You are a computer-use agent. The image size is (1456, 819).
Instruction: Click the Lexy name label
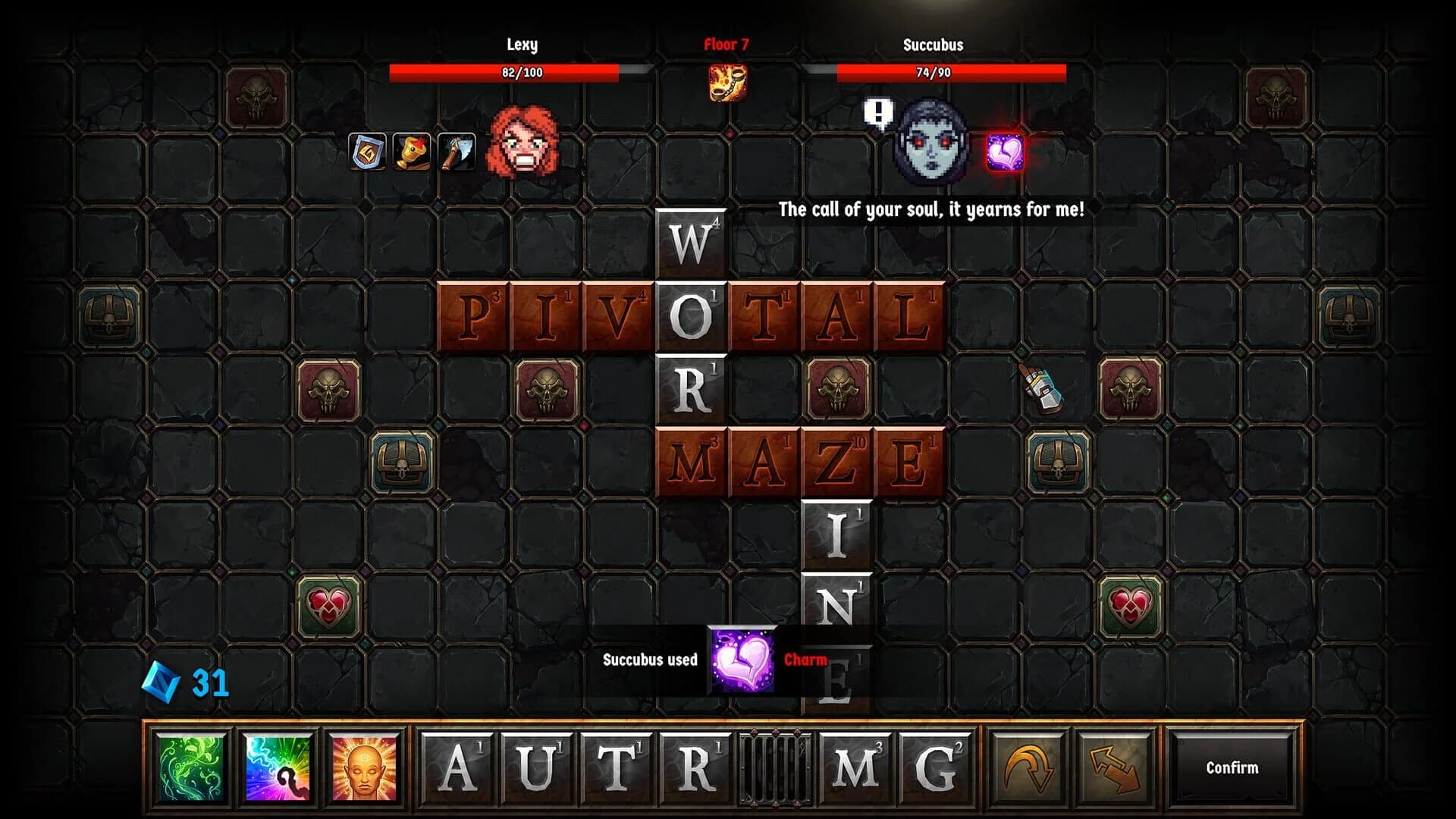tap(522, 45)
